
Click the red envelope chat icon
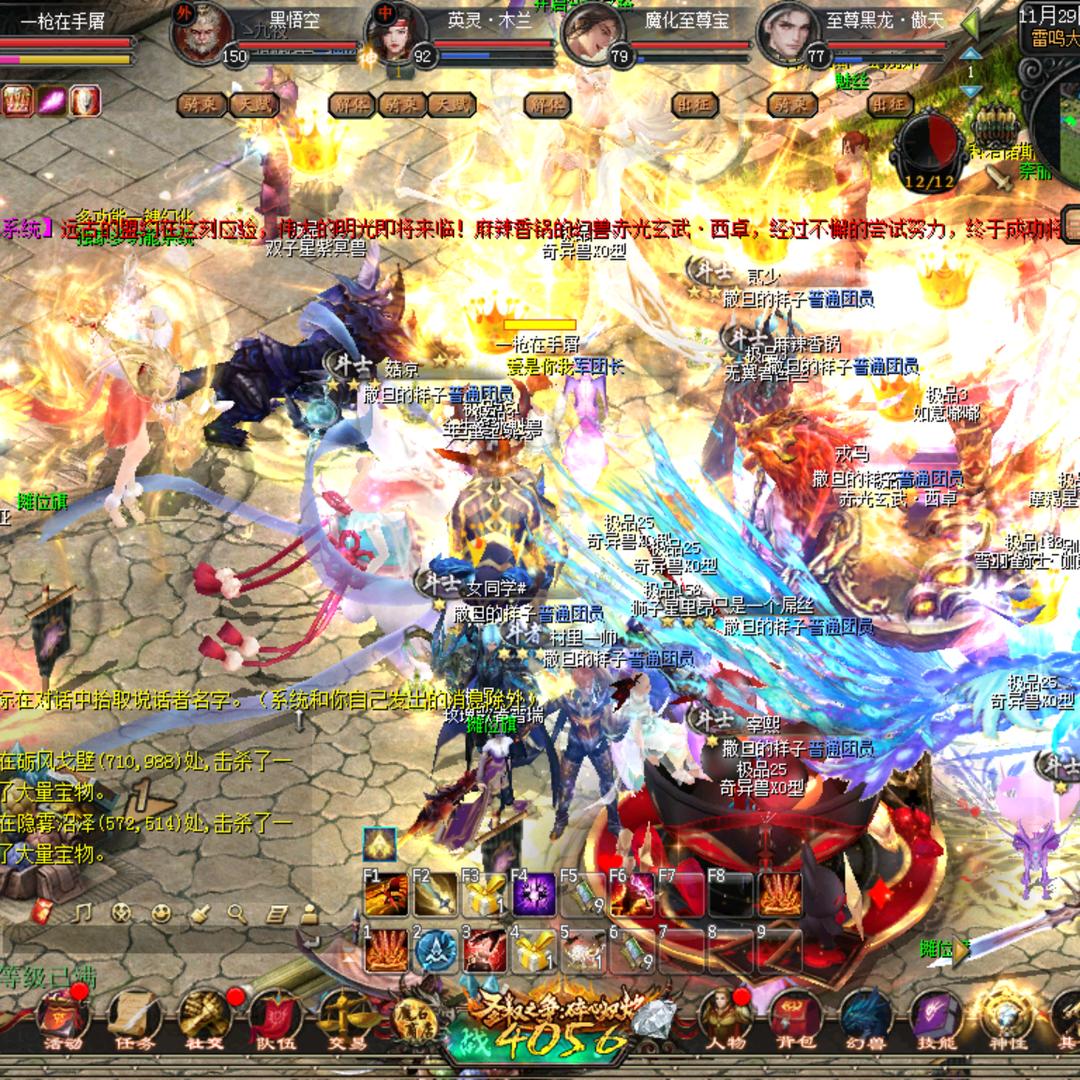[x=41, y=912]
